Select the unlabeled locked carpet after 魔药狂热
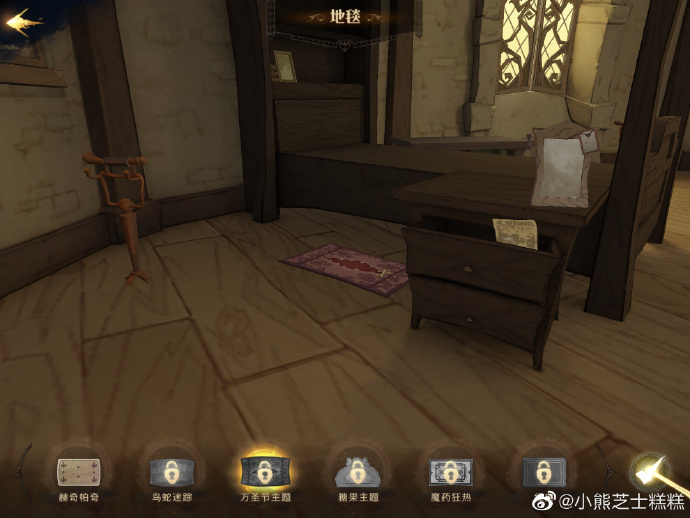Image resolution: width=690 pixels, height=518 pixels. click(543, 470)
